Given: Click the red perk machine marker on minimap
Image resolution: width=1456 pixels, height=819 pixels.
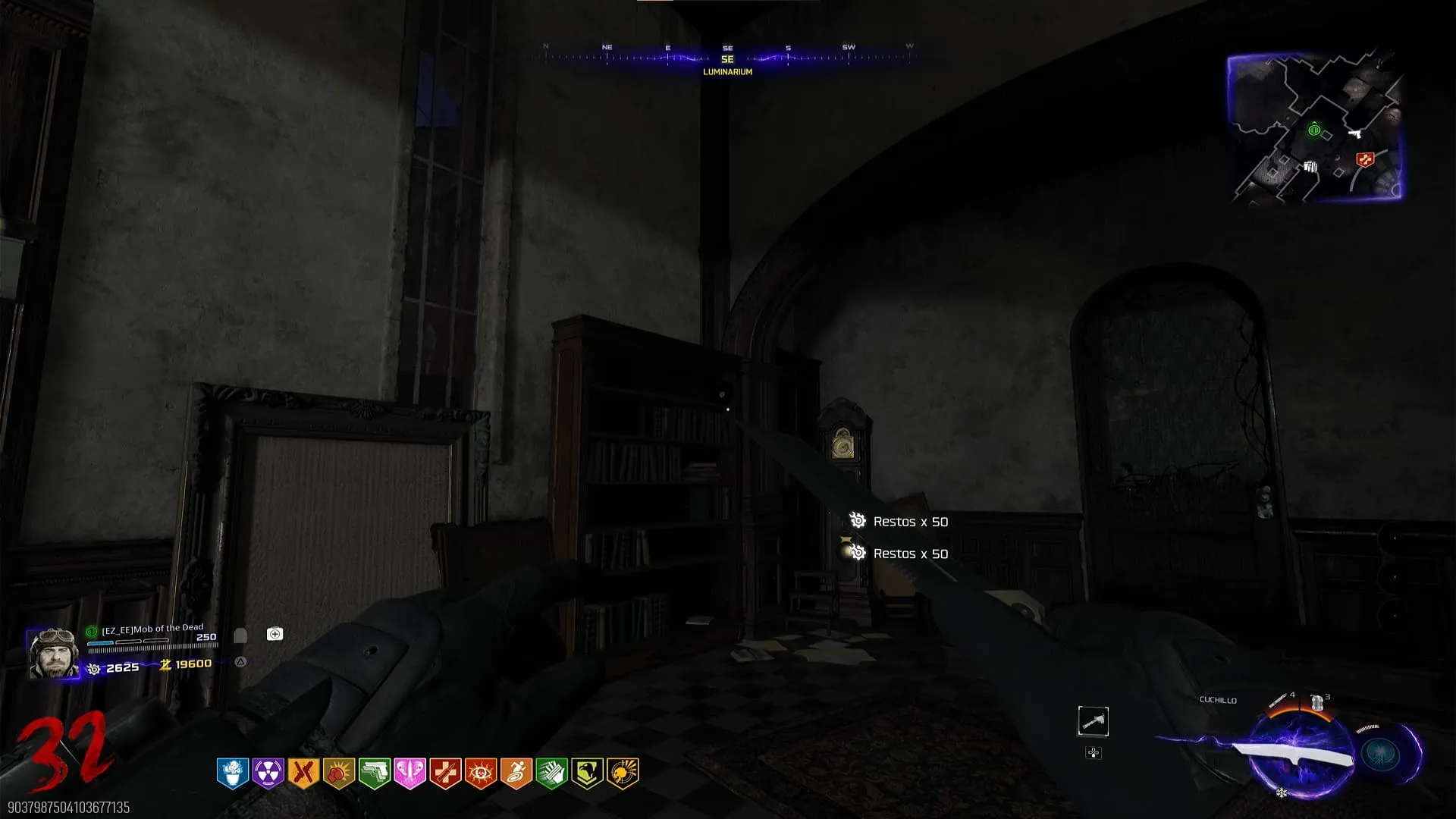Looking at the screenshot, I should coord(1365,159).
